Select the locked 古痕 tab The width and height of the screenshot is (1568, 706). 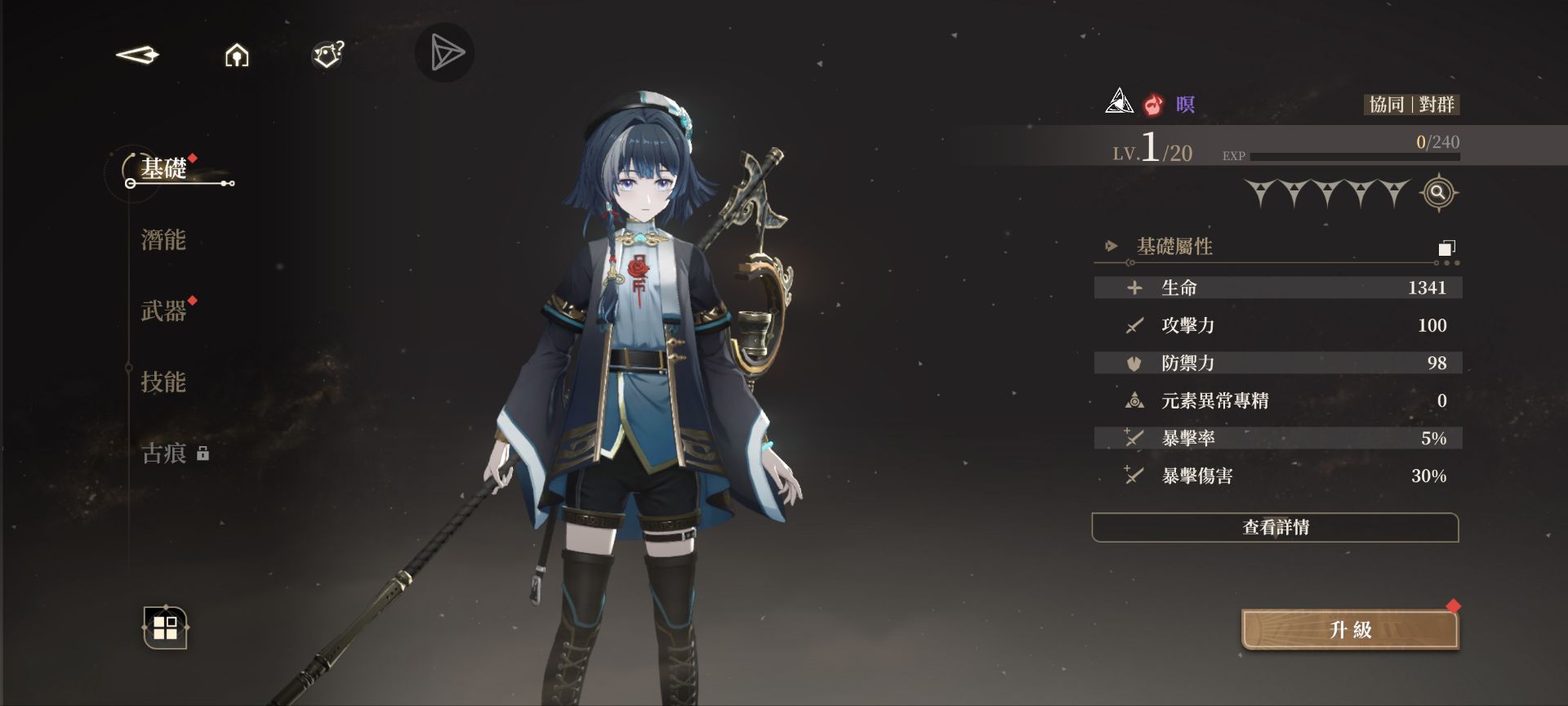[x=166, y=454]
